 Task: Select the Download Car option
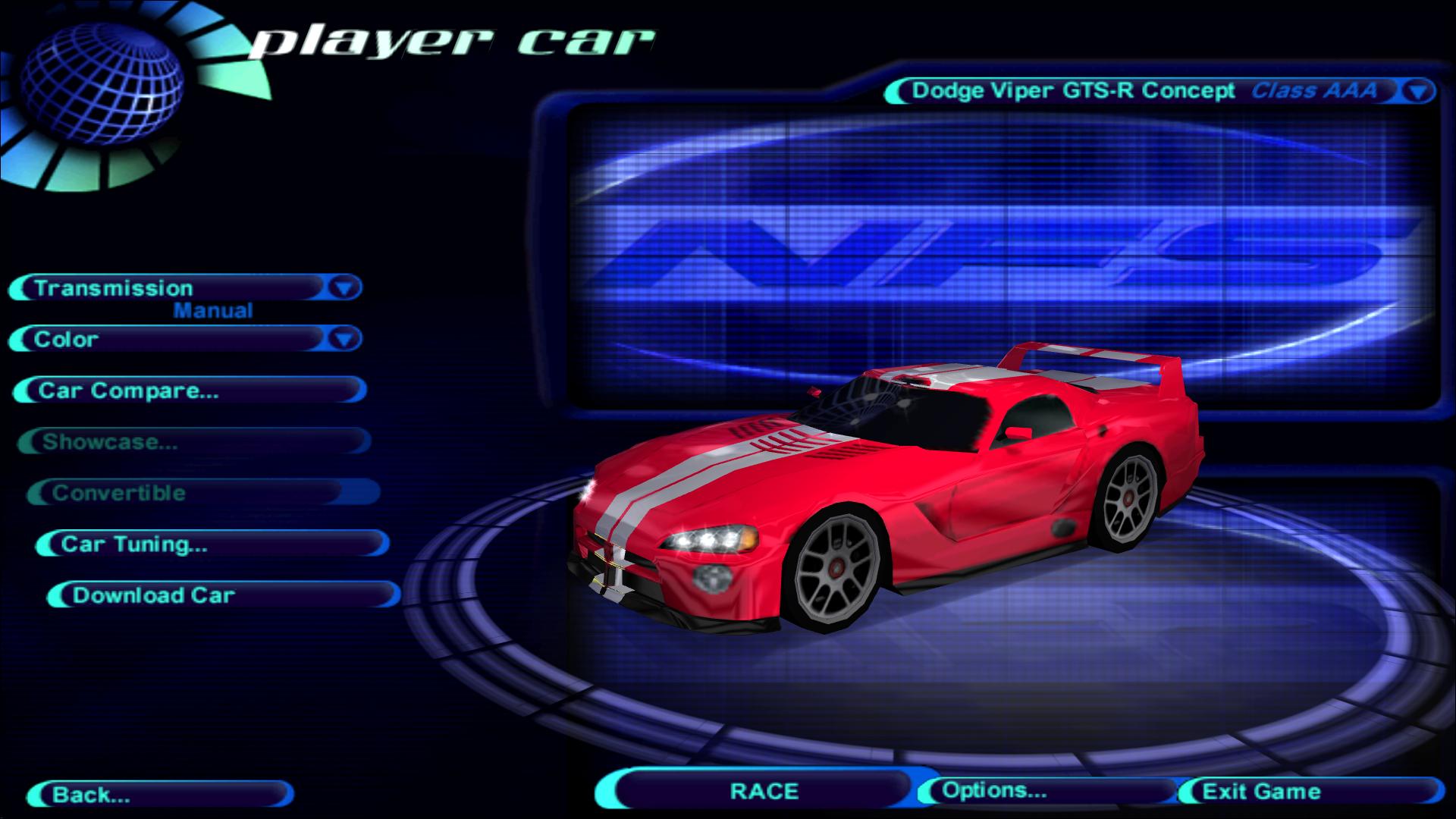(x=224, y=595)
